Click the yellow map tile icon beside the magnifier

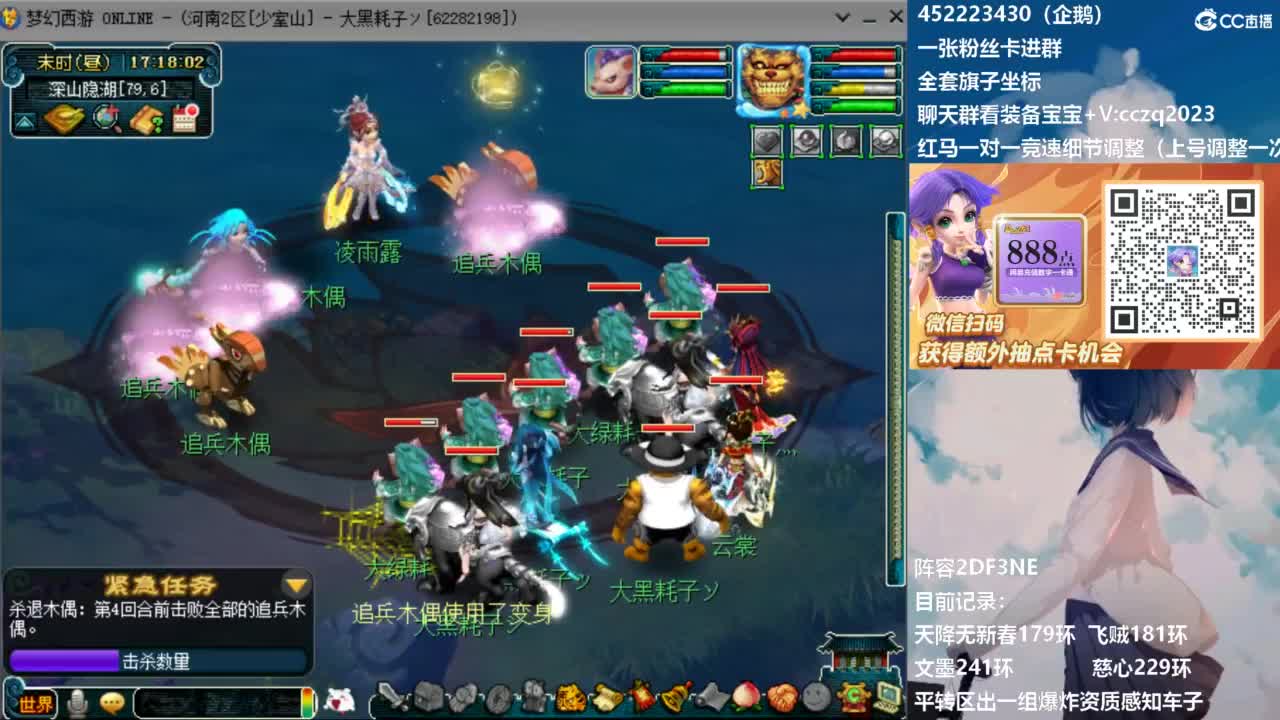[x=65, y=117]
